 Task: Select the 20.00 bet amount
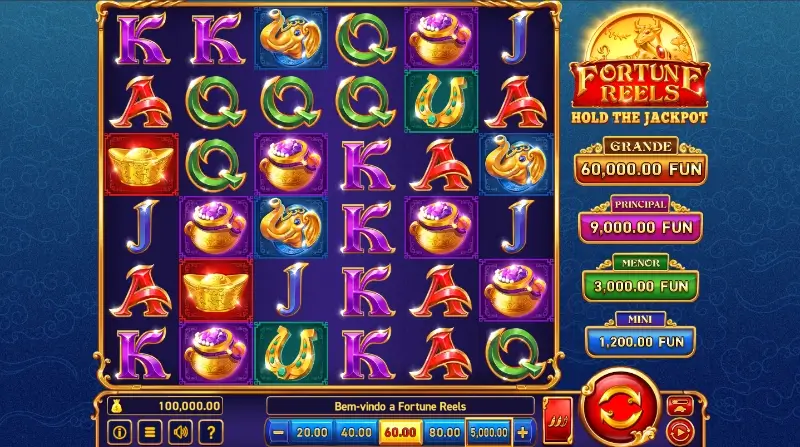click(x=312, y=434)
